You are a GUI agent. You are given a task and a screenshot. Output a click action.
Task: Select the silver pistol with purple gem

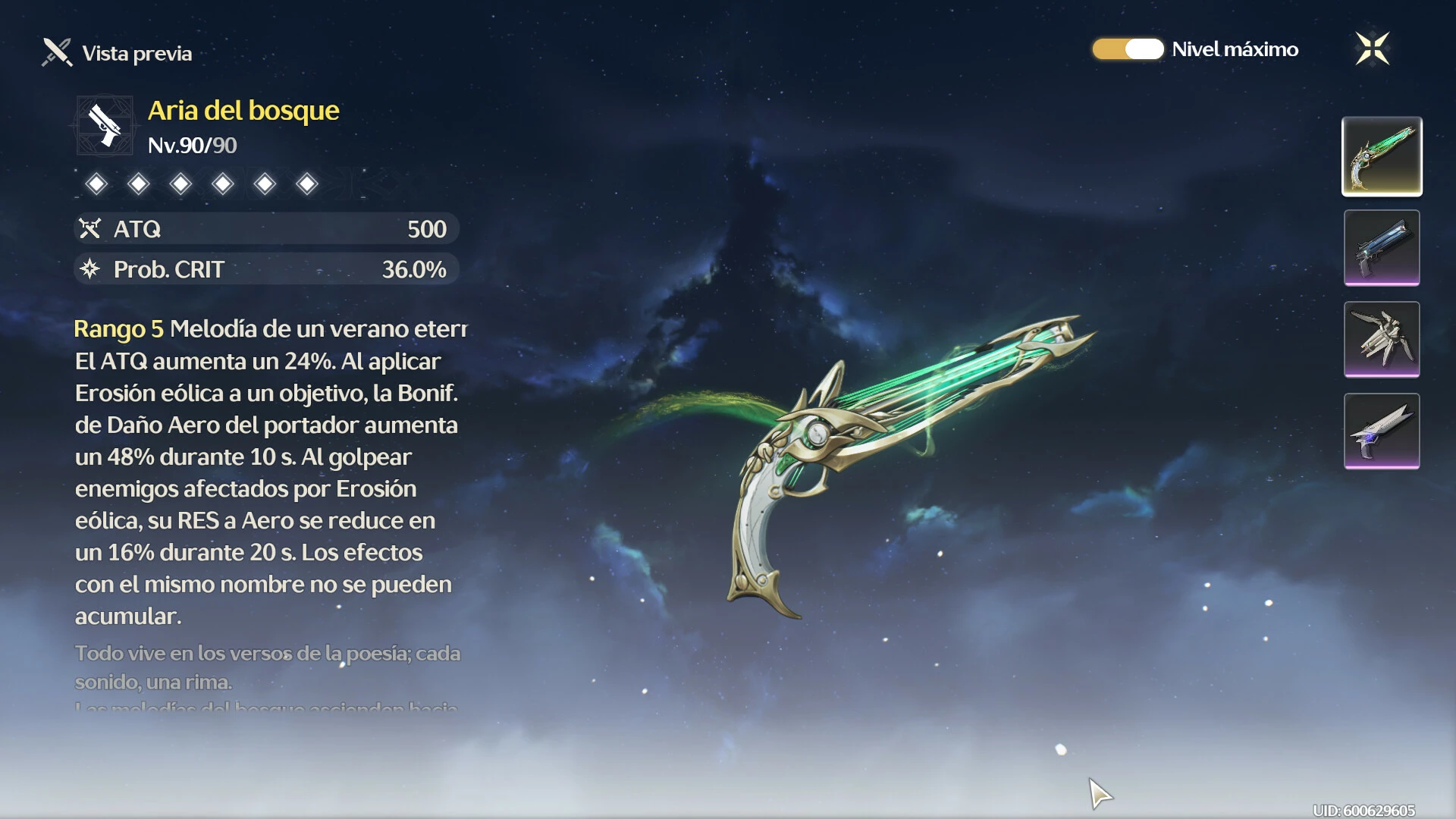1382,431
